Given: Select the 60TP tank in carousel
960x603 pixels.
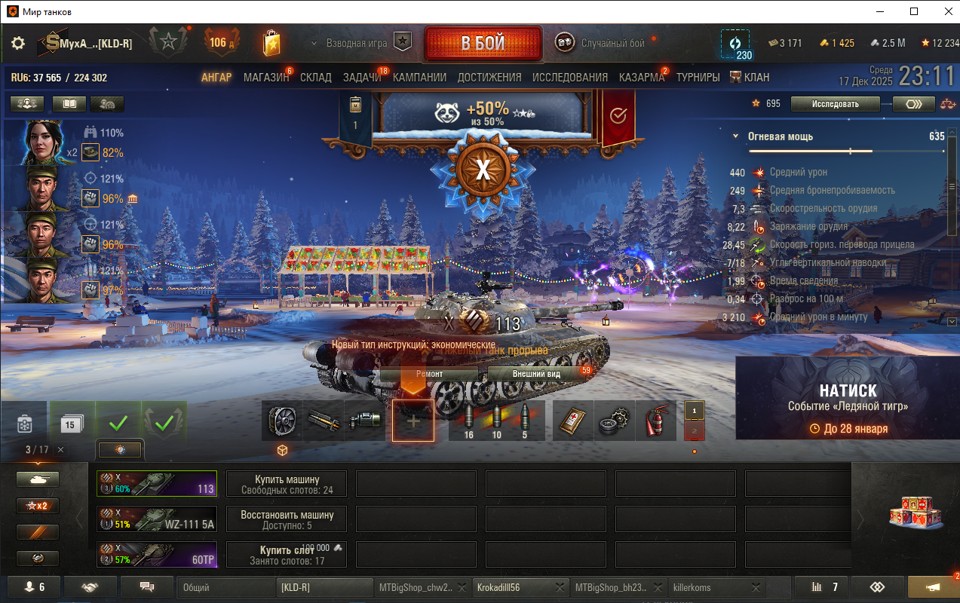Looking at the screenshot, I should point(157,554).
